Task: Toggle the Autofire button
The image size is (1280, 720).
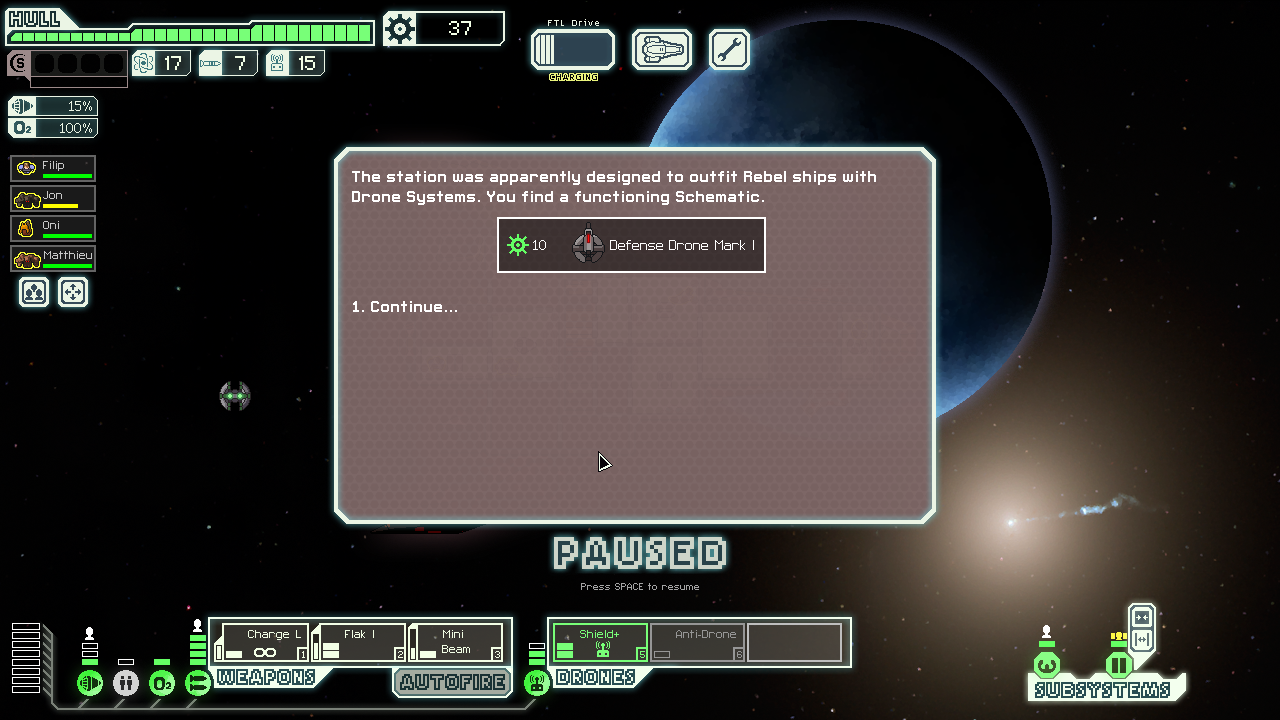Action: click(x=452, y=682)
